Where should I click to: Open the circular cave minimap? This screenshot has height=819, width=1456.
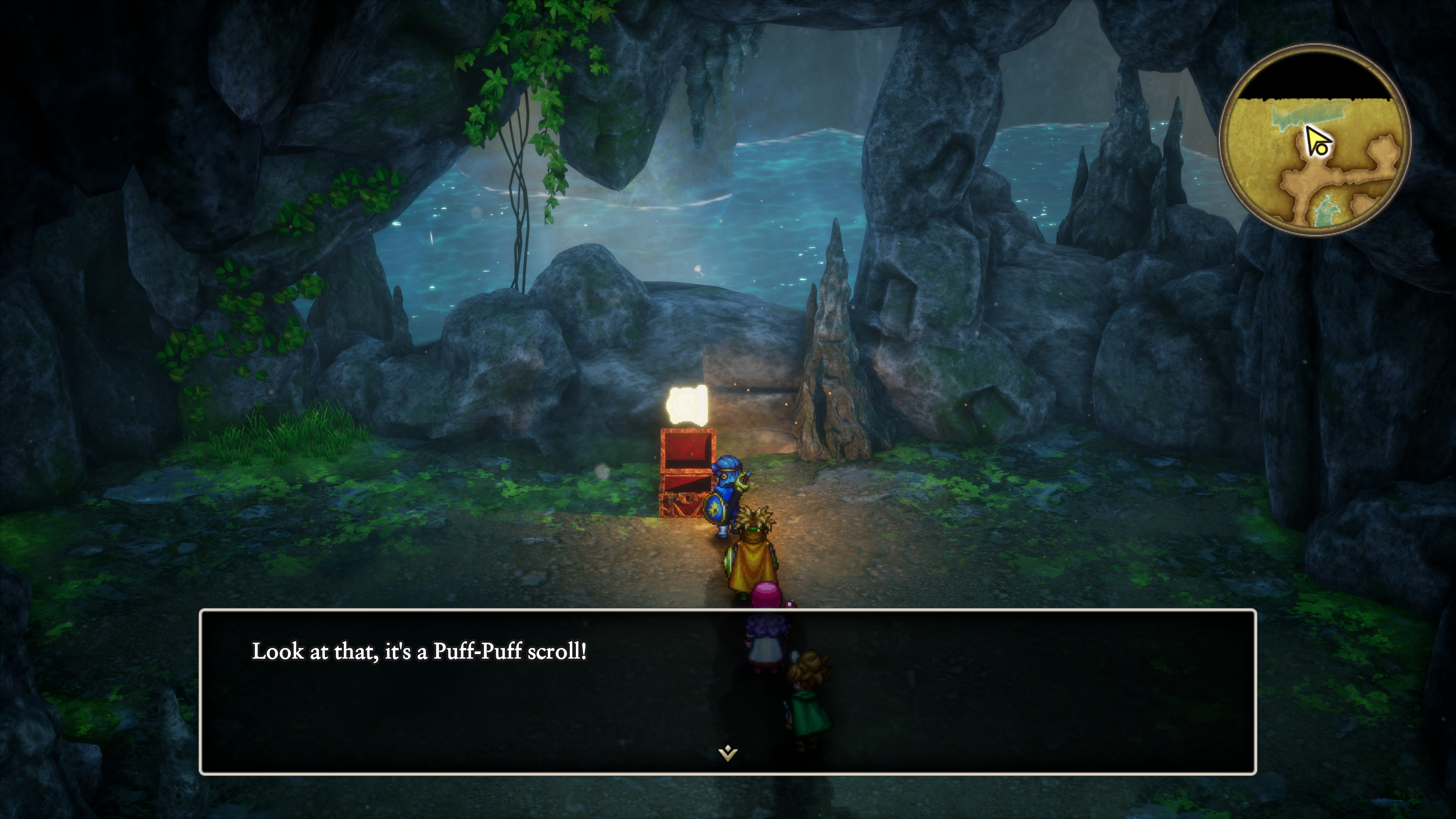point(1315,140)
